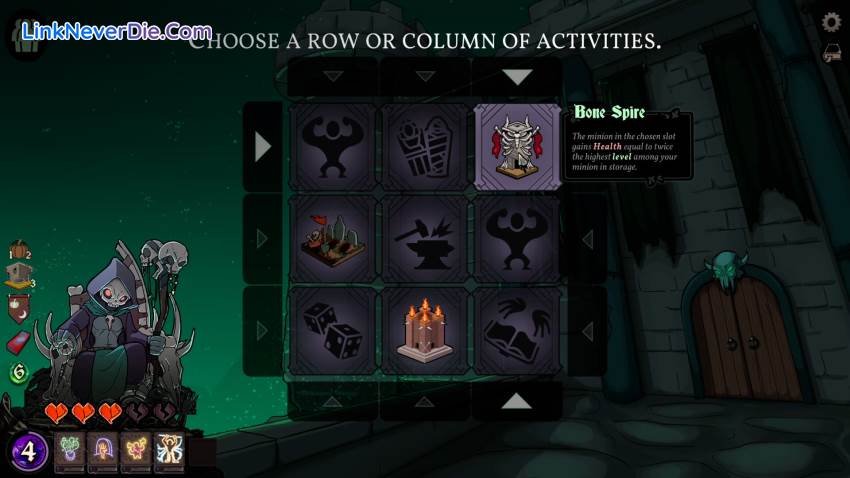Click the up arrow below the candle tower
The width and height of the screenshot is (850, 478).
pos(424,401)
